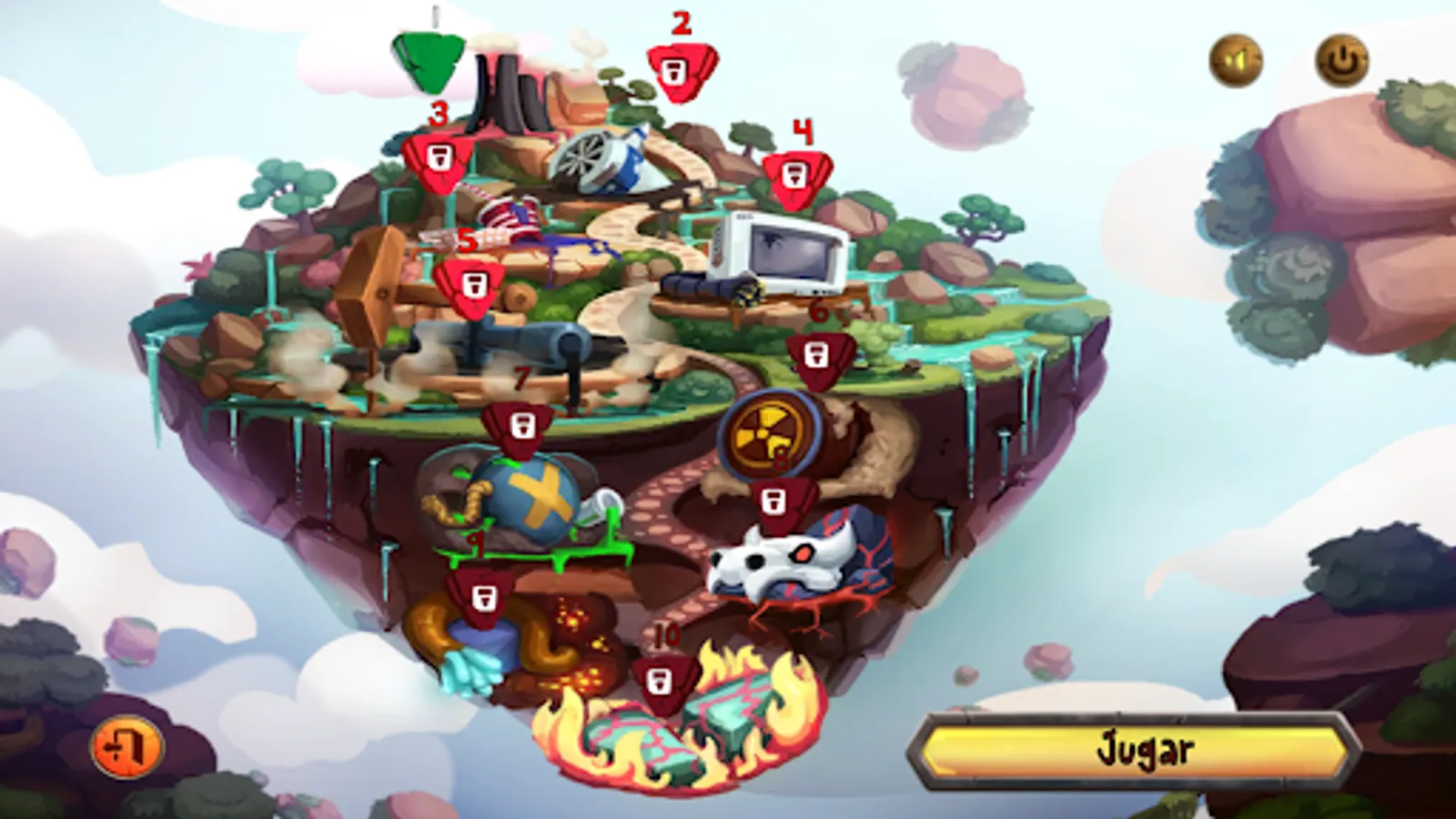Click the level 7 locked pin
Image resolution: width=1456 pixels, height=819 pixels.
521,426
